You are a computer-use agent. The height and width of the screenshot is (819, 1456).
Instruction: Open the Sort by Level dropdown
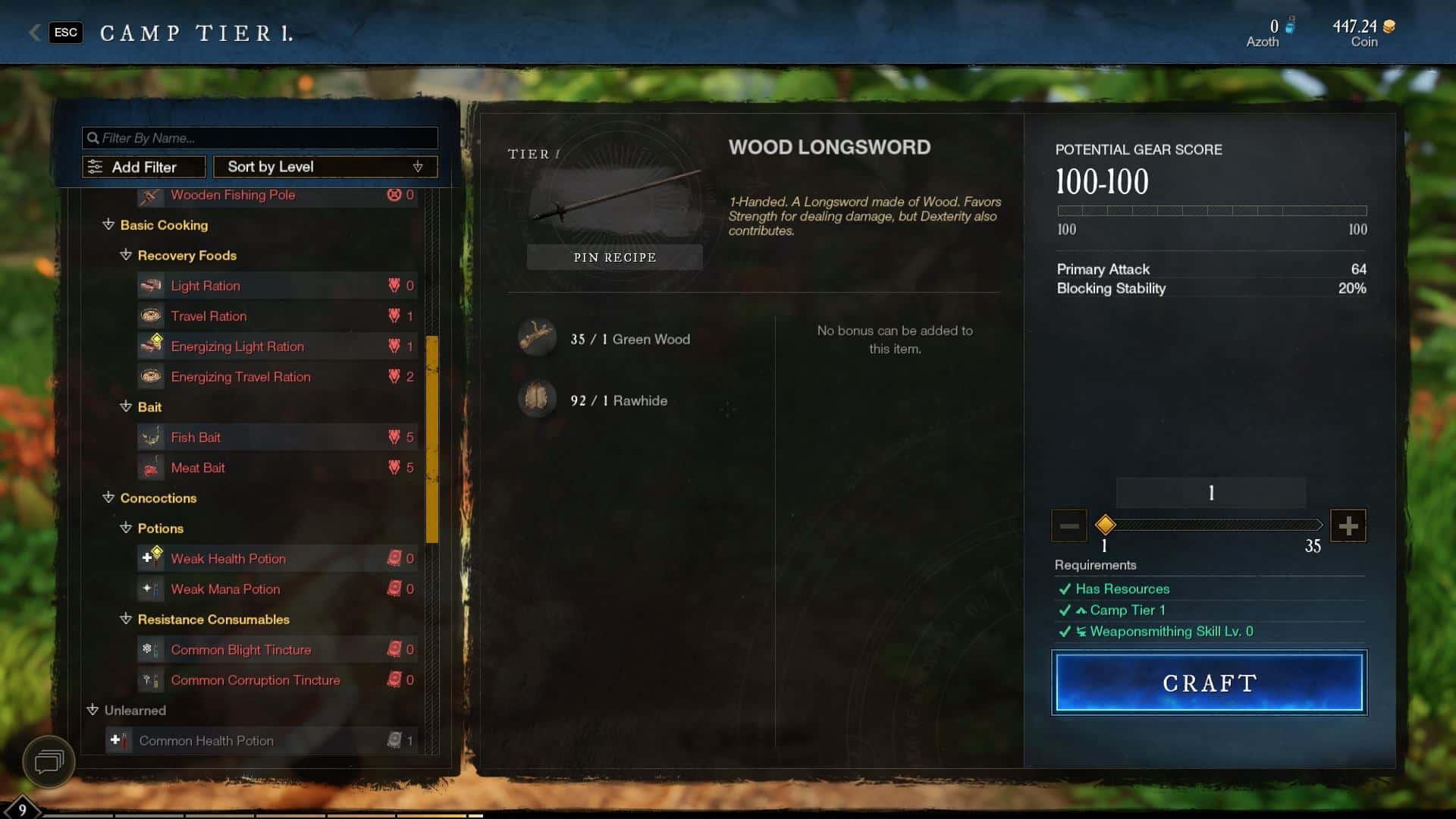325,167
